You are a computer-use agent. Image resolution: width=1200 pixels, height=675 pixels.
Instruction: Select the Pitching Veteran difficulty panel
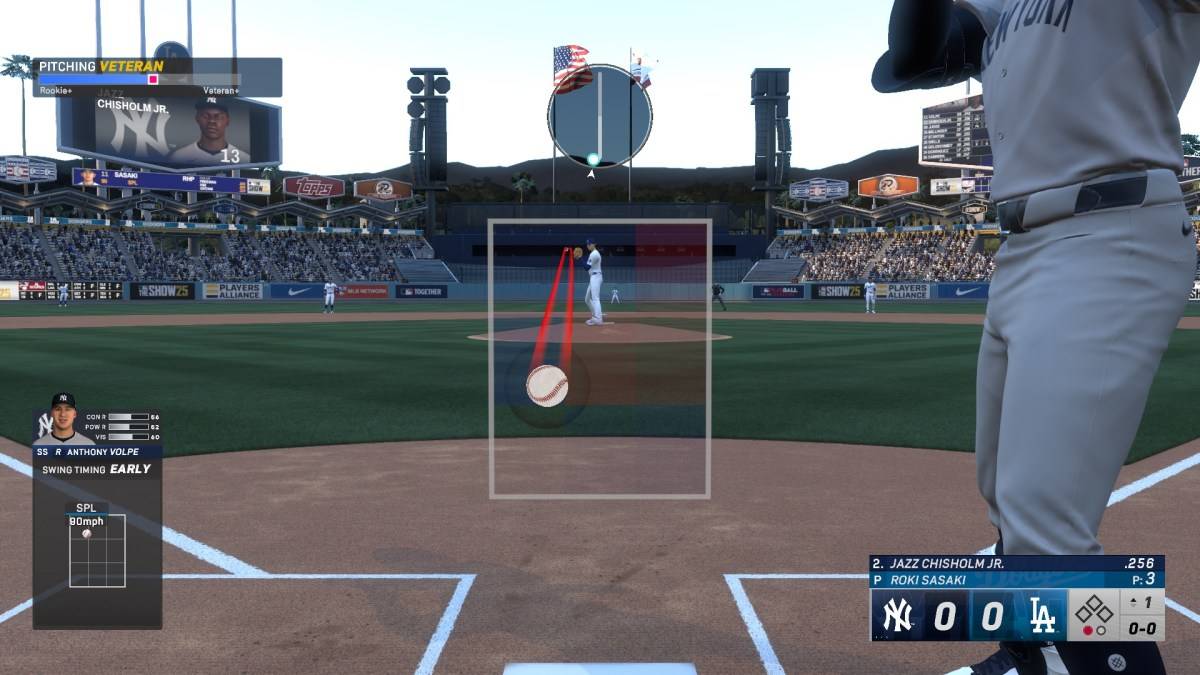point(157,77)
